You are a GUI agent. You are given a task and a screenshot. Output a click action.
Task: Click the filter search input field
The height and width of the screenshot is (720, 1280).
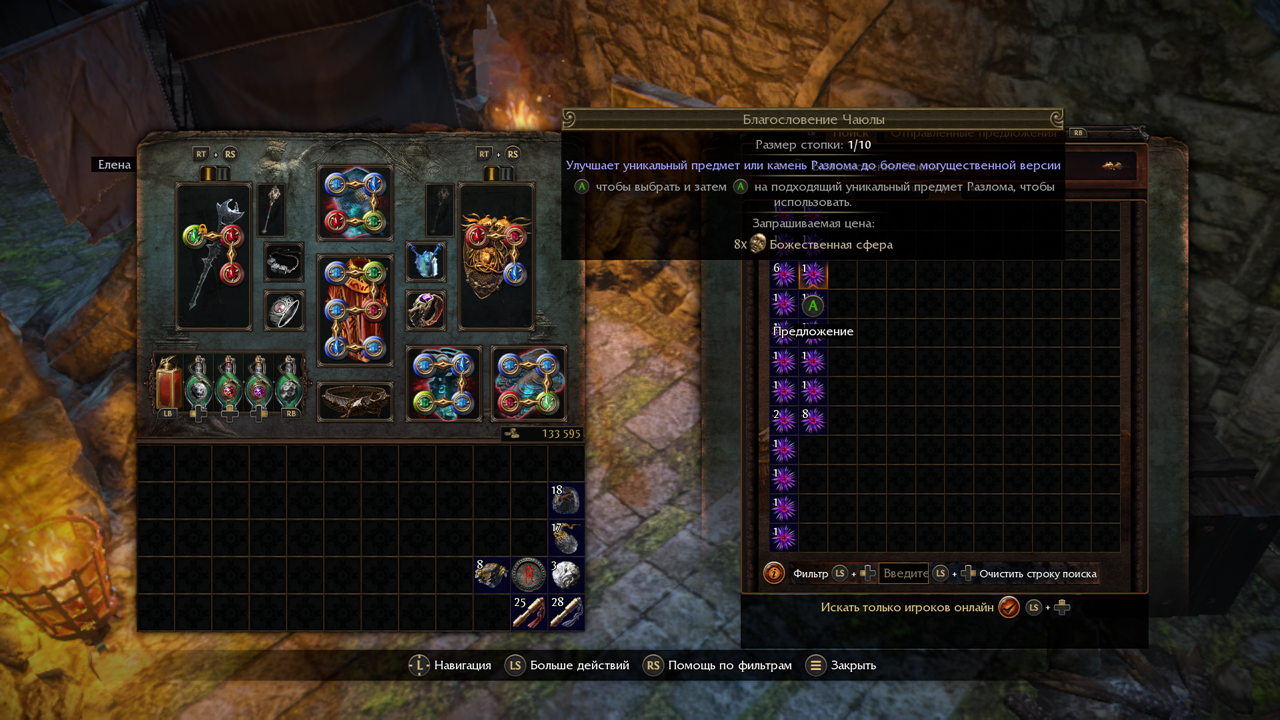(903, 574)
